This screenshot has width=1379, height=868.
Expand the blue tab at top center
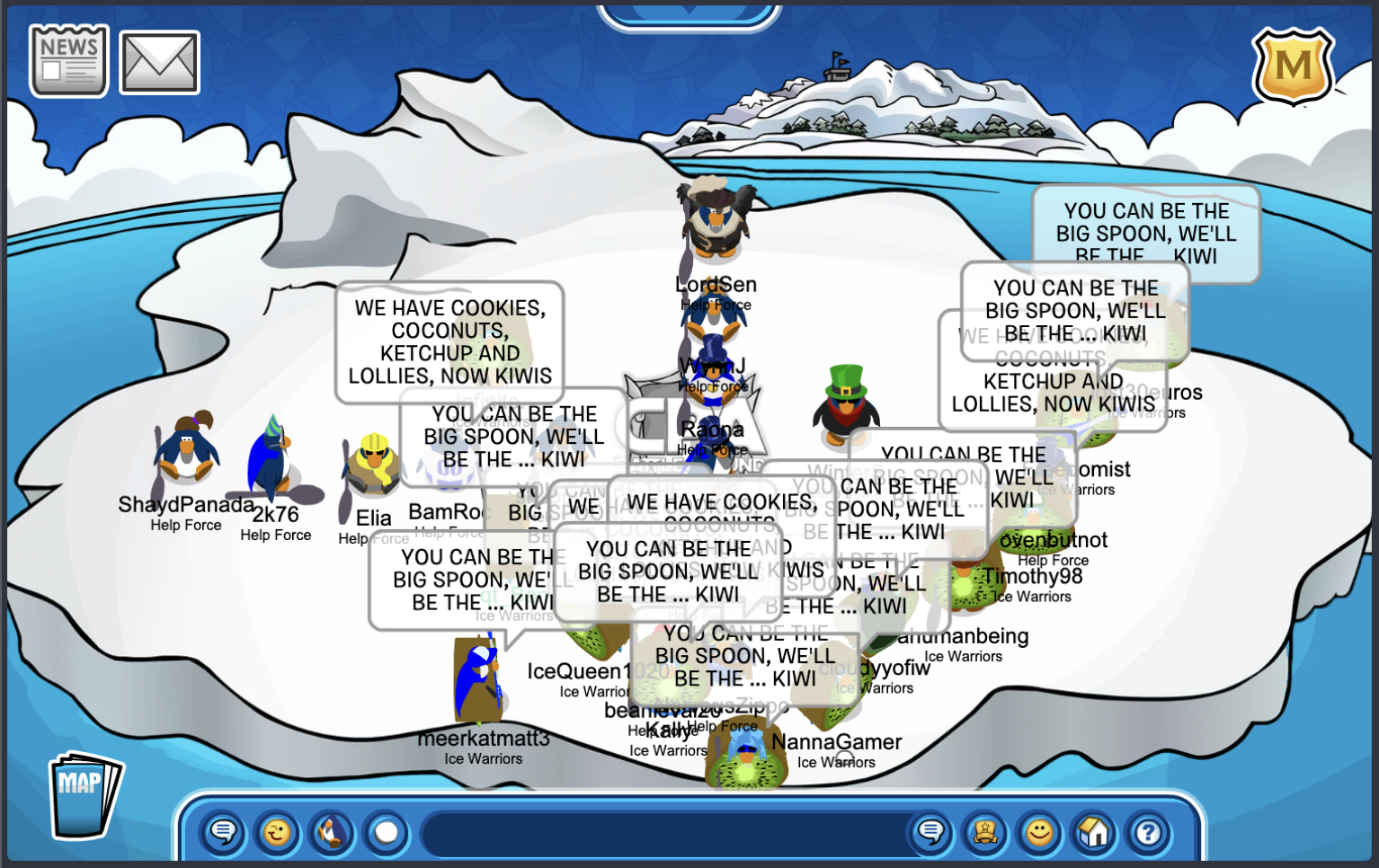[x=689, y=14]
